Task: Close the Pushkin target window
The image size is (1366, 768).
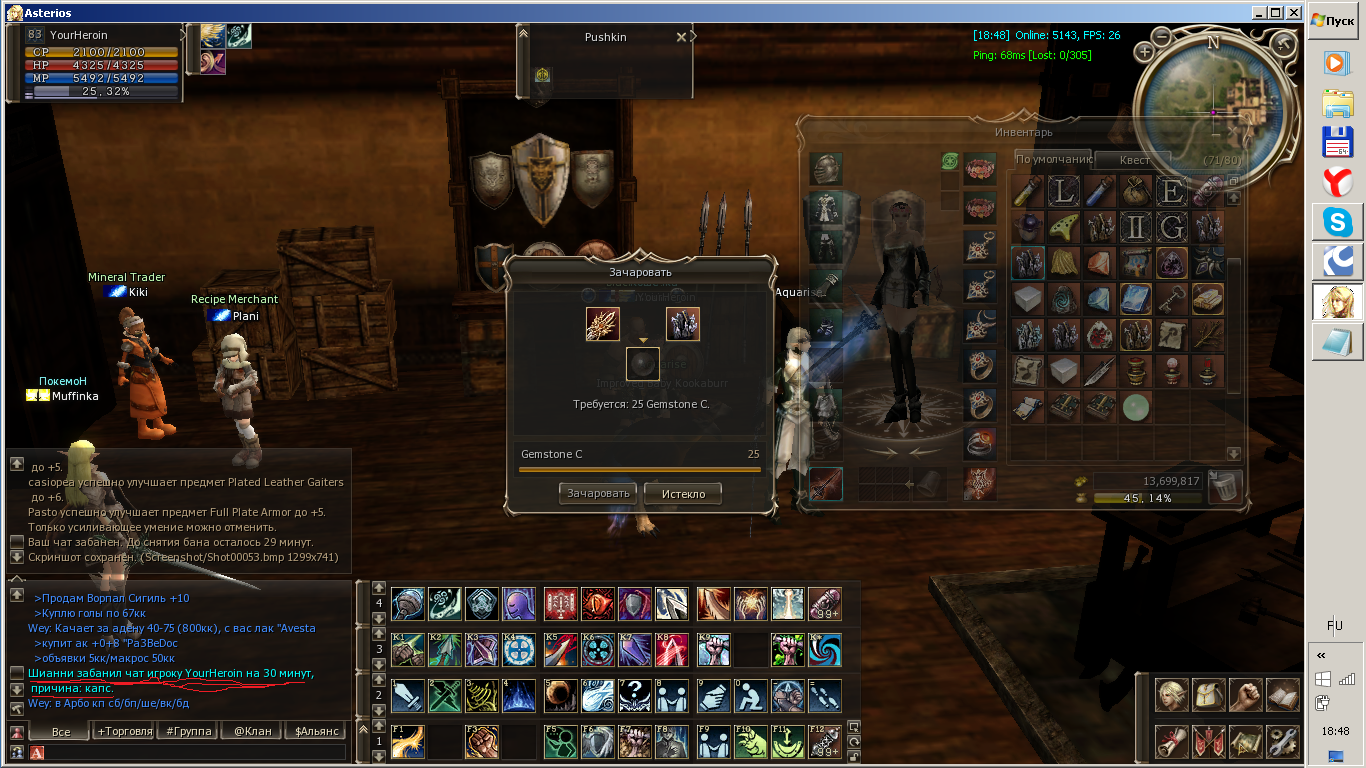Action: coord(681,37)
